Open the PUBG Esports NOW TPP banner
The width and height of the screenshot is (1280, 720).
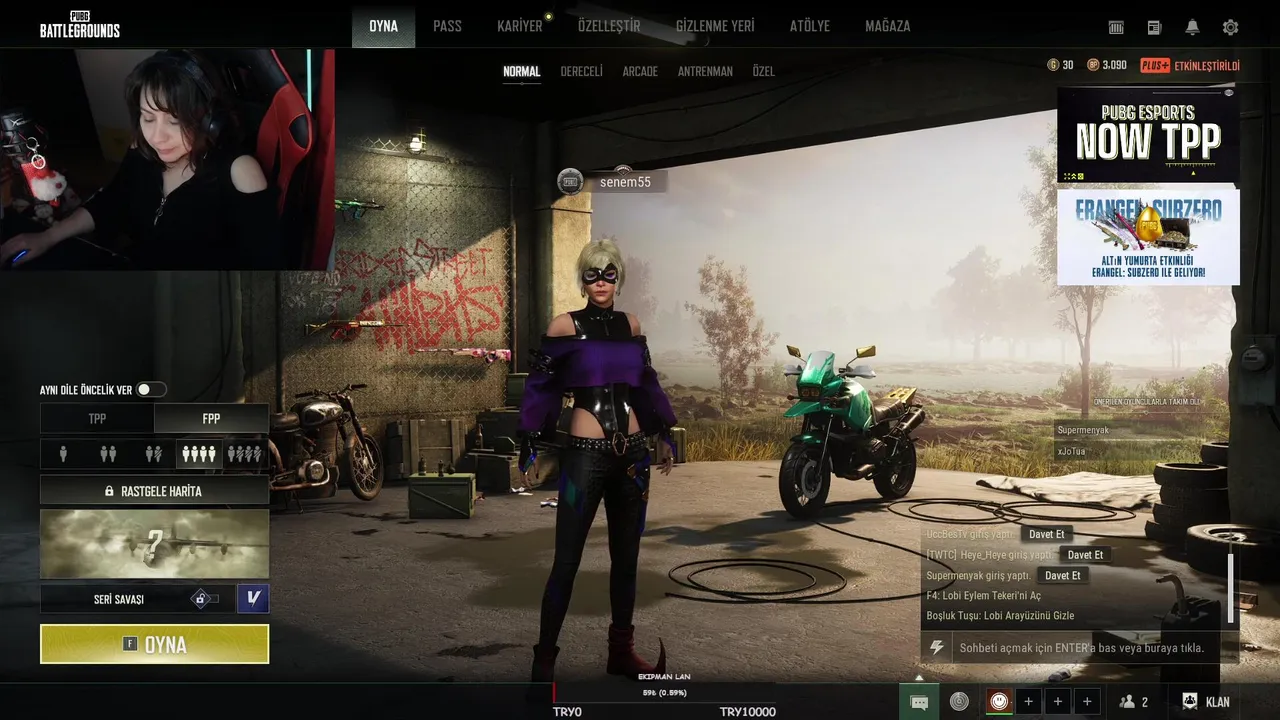(1147, 136)
